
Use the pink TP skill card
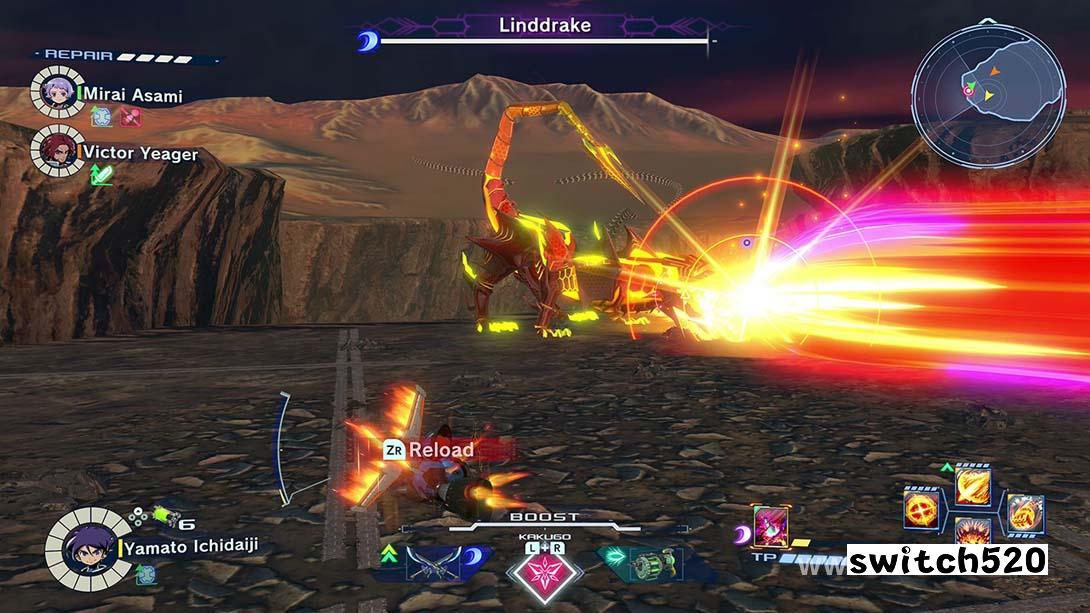[770, 527]
